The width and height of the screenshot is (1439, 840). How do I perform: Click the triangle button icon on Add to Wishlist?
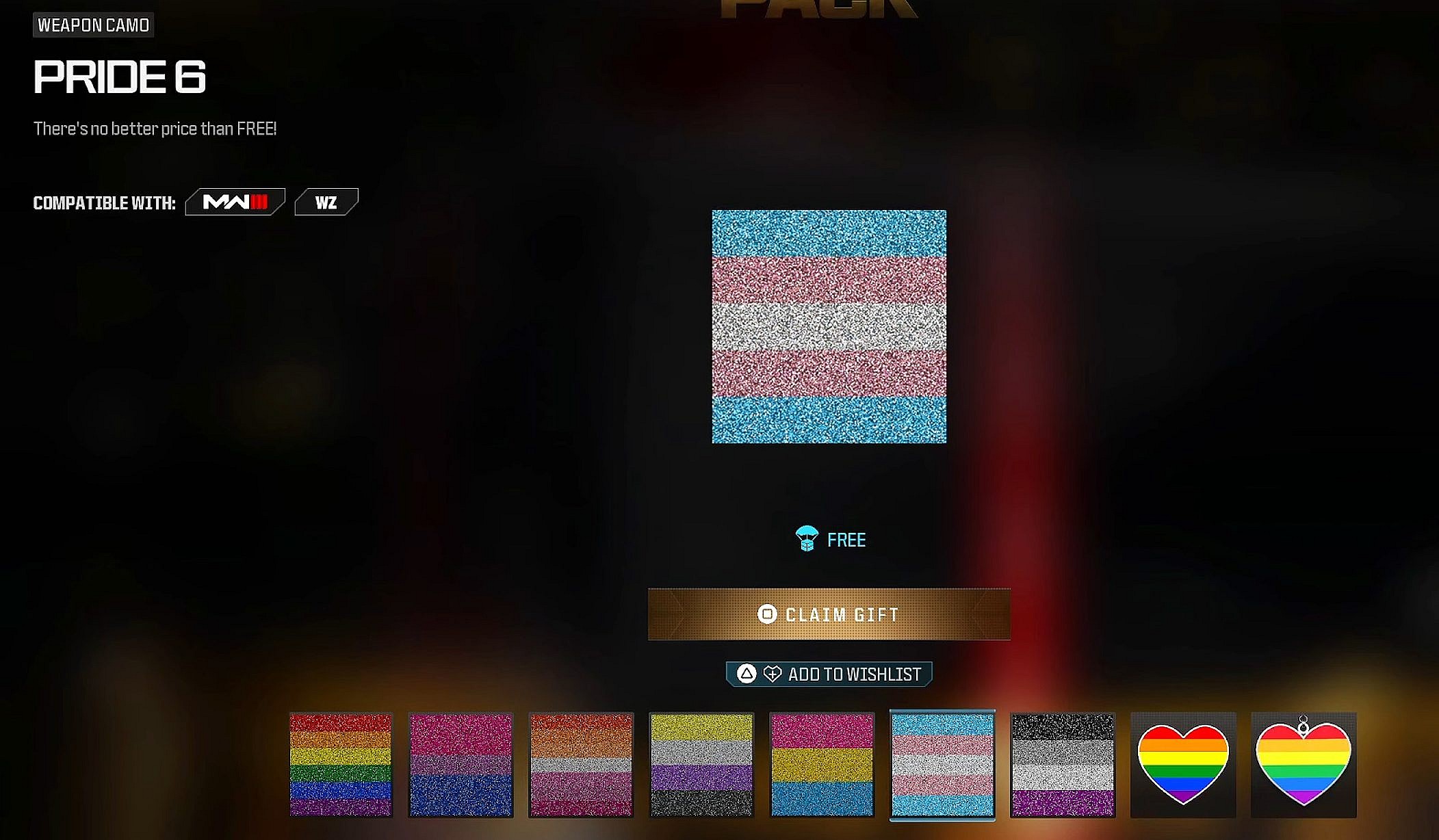[746, 674]
